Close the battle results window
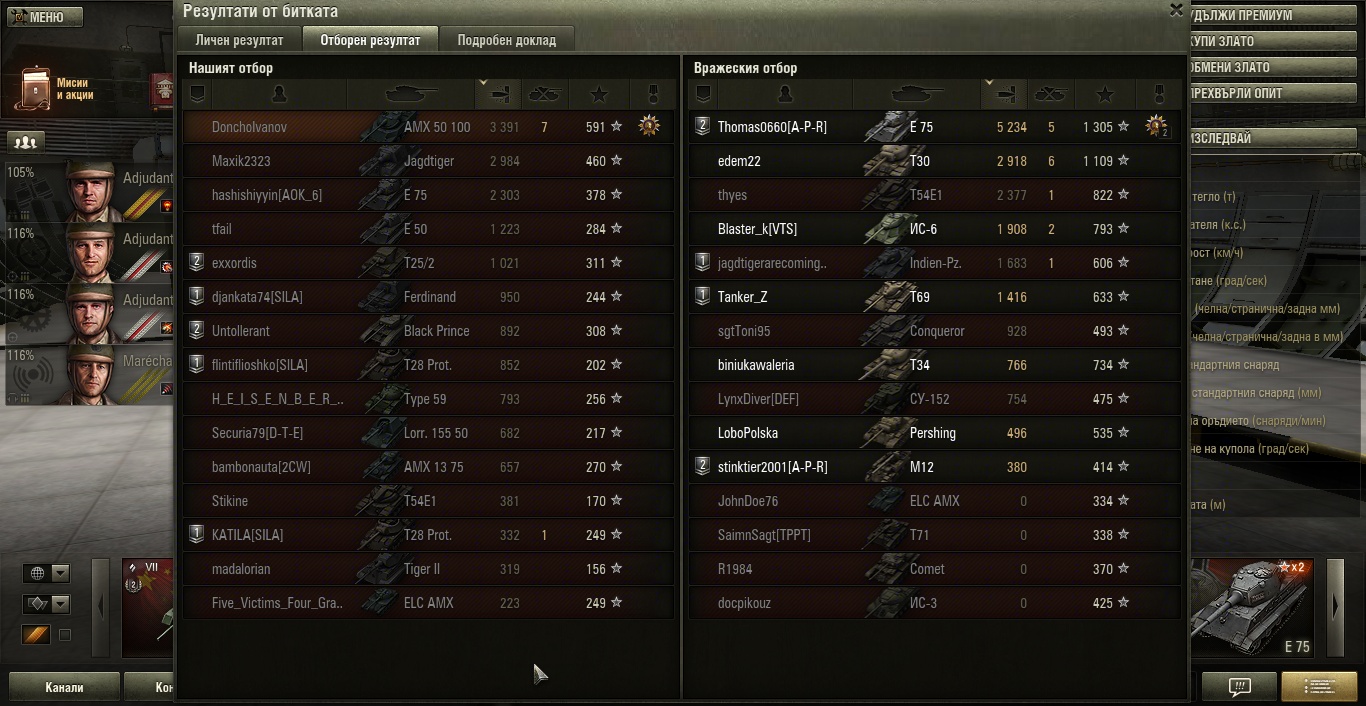 pos(1176,10)
